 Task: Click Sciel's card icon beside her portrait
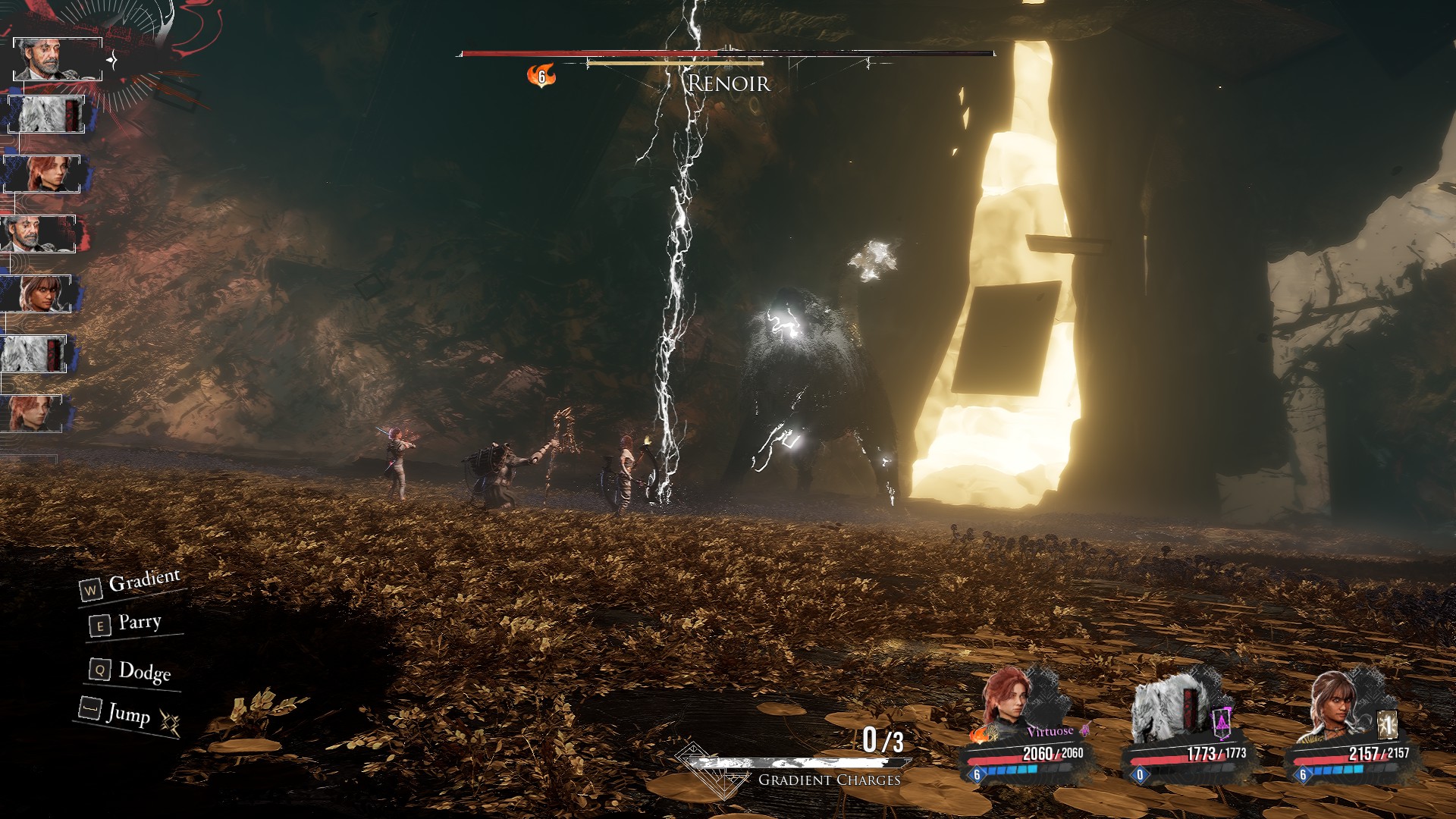[x=1387, y=725]
